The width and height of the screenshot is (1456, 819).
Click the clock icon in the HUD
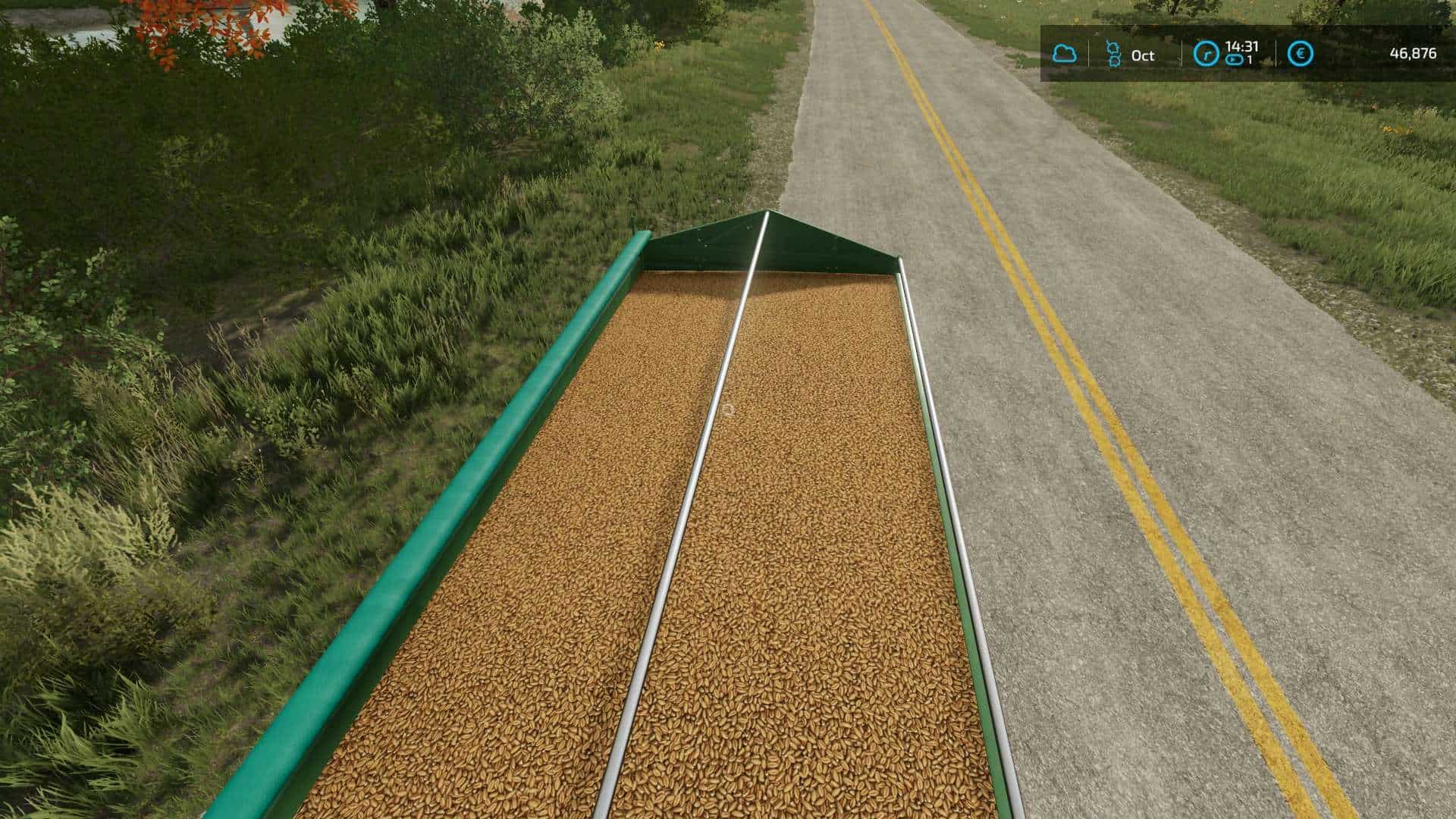(1205, 54)
